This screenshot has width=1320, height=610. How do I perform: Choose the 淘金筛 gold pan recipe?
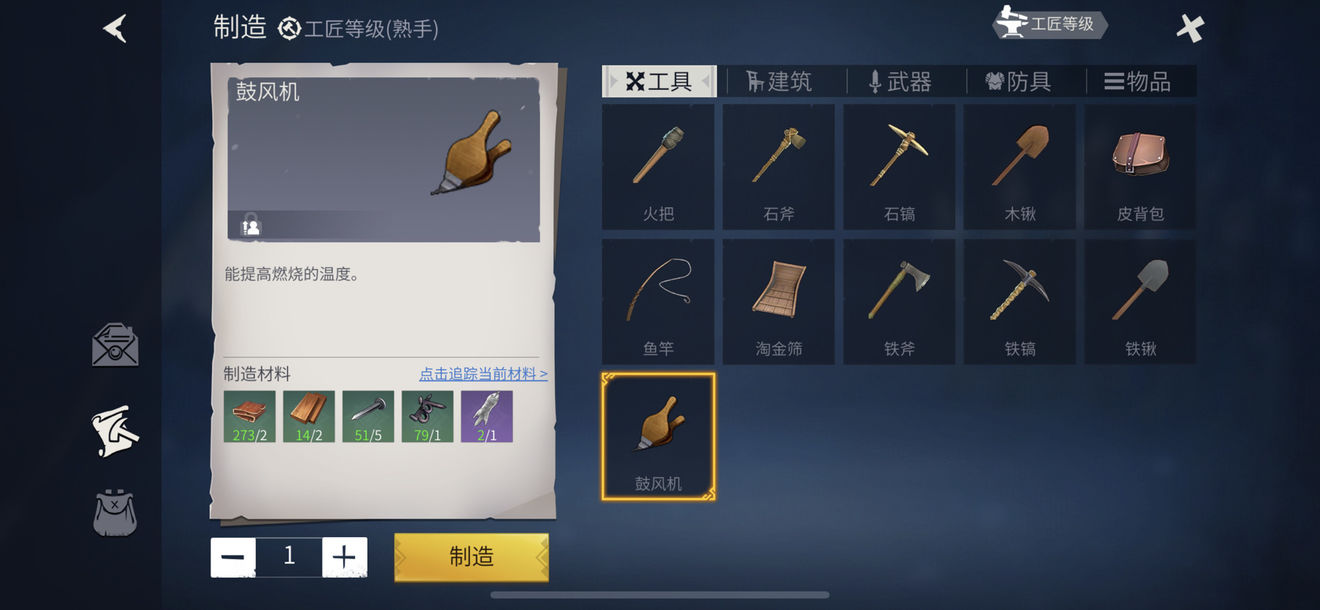tap(779, 301)
